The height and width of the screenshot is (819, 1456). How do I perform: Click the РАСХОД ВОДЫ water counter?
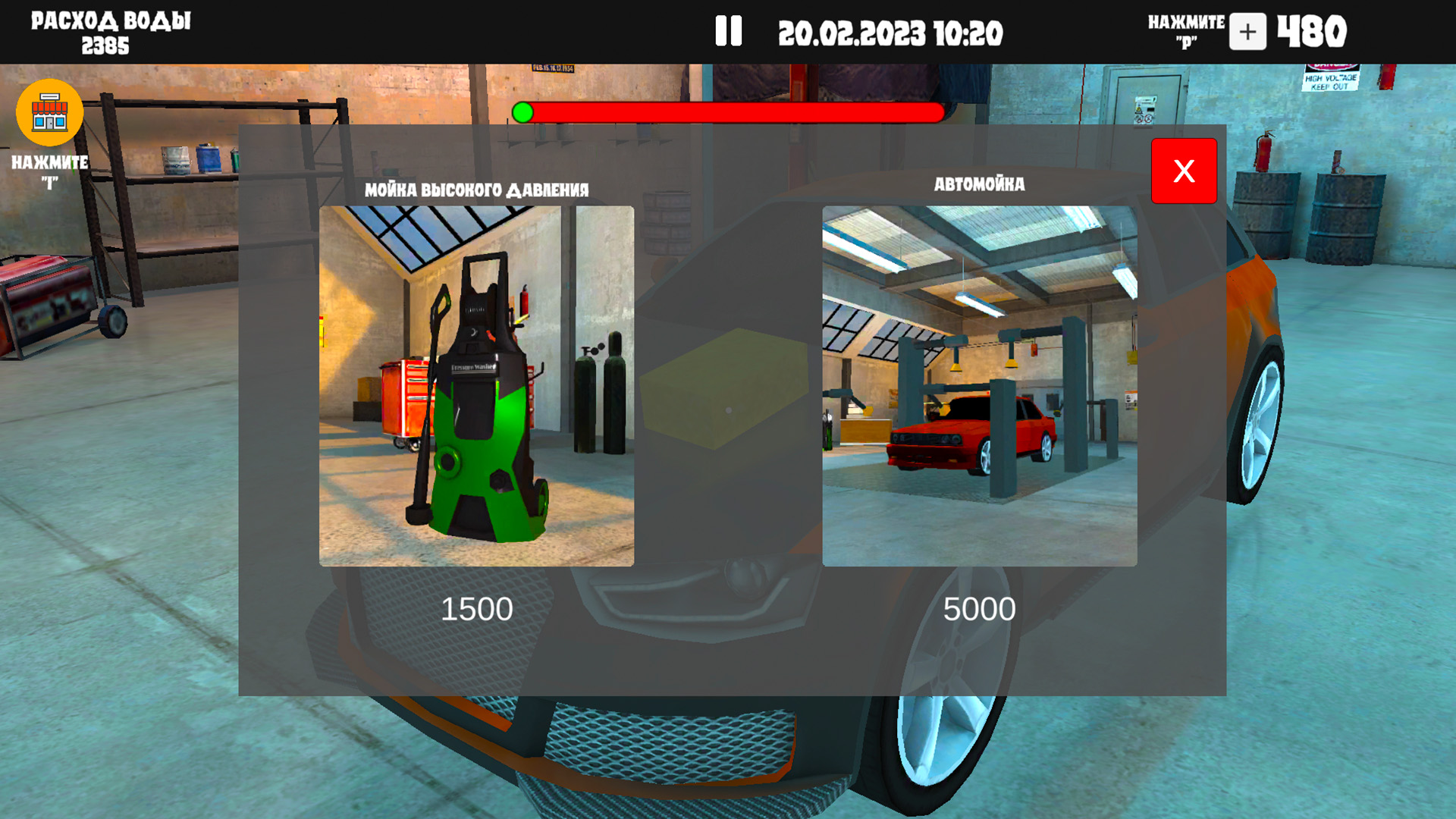[x=110, y=30]
